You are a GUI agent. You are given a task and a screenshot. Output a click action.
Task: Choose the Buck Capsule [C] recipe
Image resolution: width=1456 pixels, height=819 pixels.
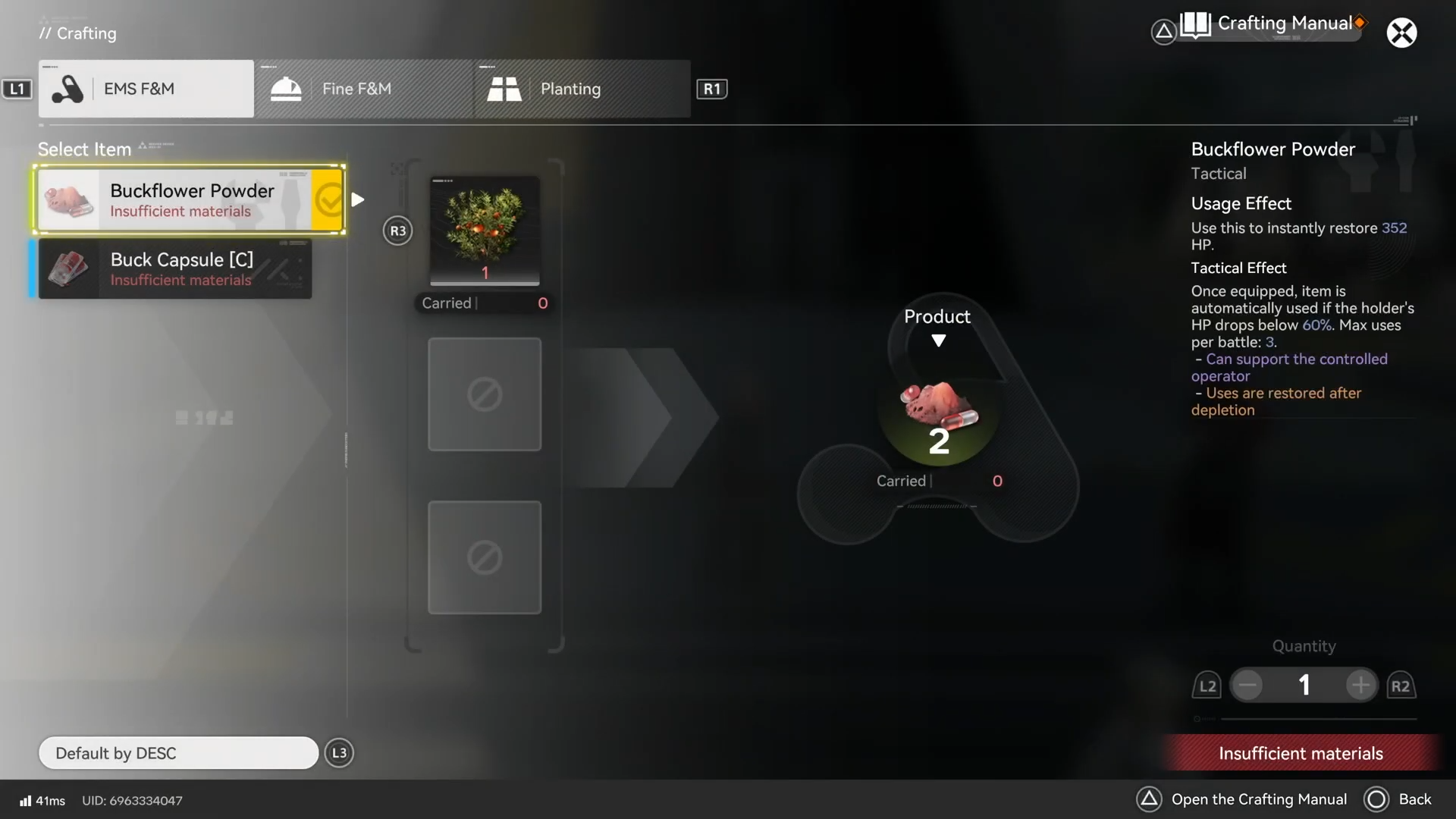175,269
